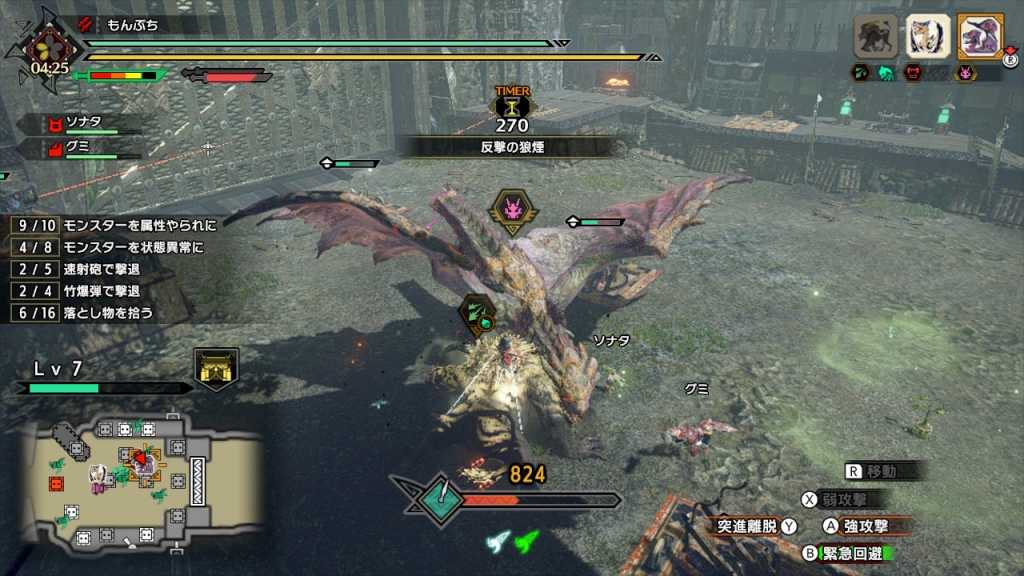Select the red fanged-jaw icon under the portraits

click(913, 72)
